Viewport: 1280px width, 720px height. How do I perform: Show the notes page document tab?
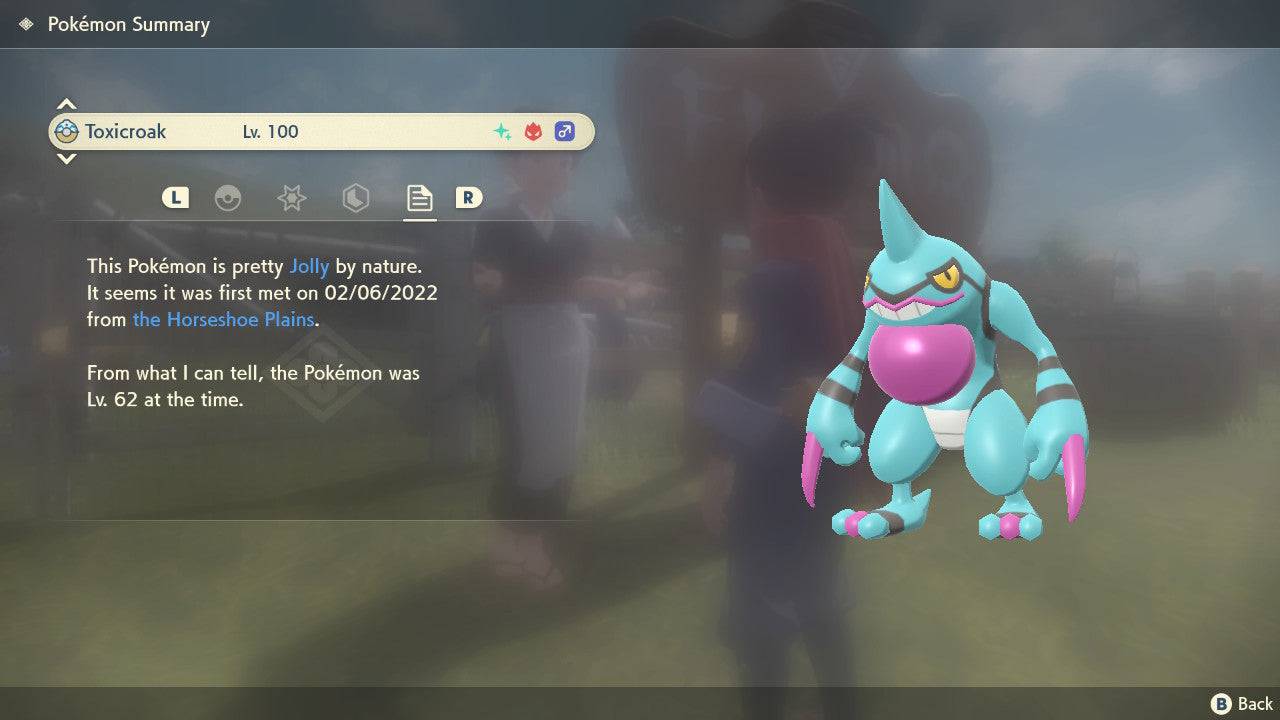419,198
